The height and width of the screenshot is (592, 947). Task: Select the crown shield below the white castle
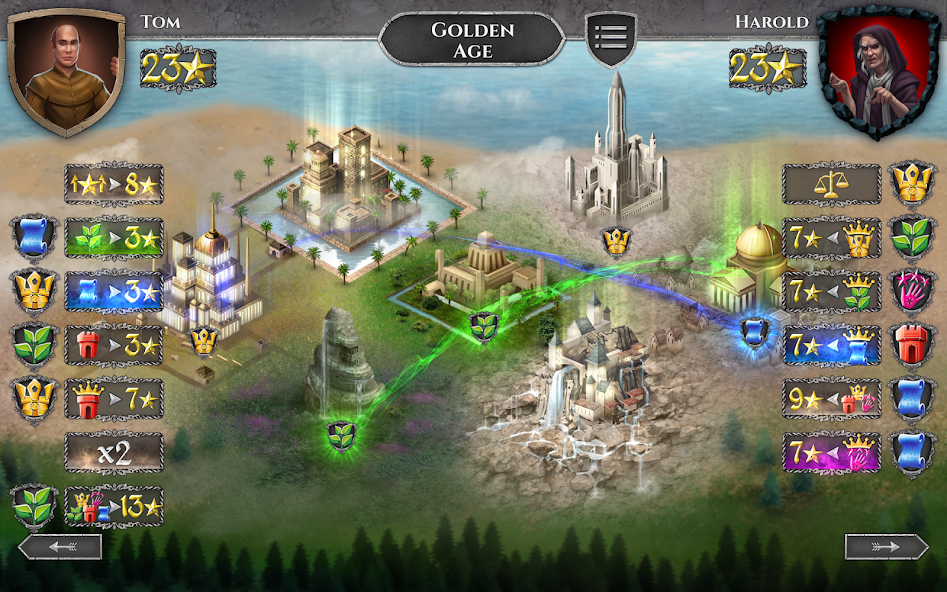click(616, 241)
